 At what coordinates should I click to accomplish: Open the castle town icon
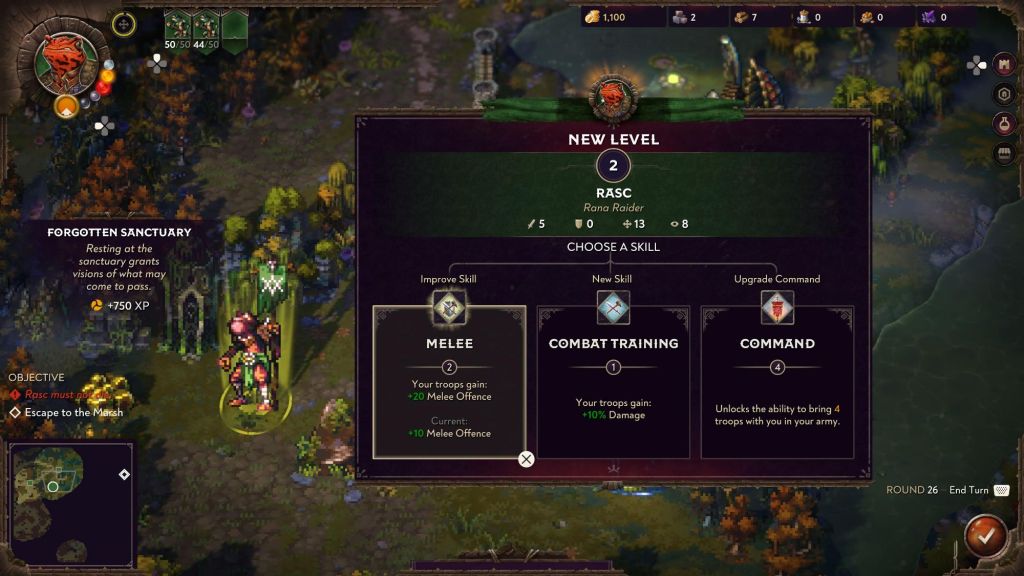(x=1005, y=65)
